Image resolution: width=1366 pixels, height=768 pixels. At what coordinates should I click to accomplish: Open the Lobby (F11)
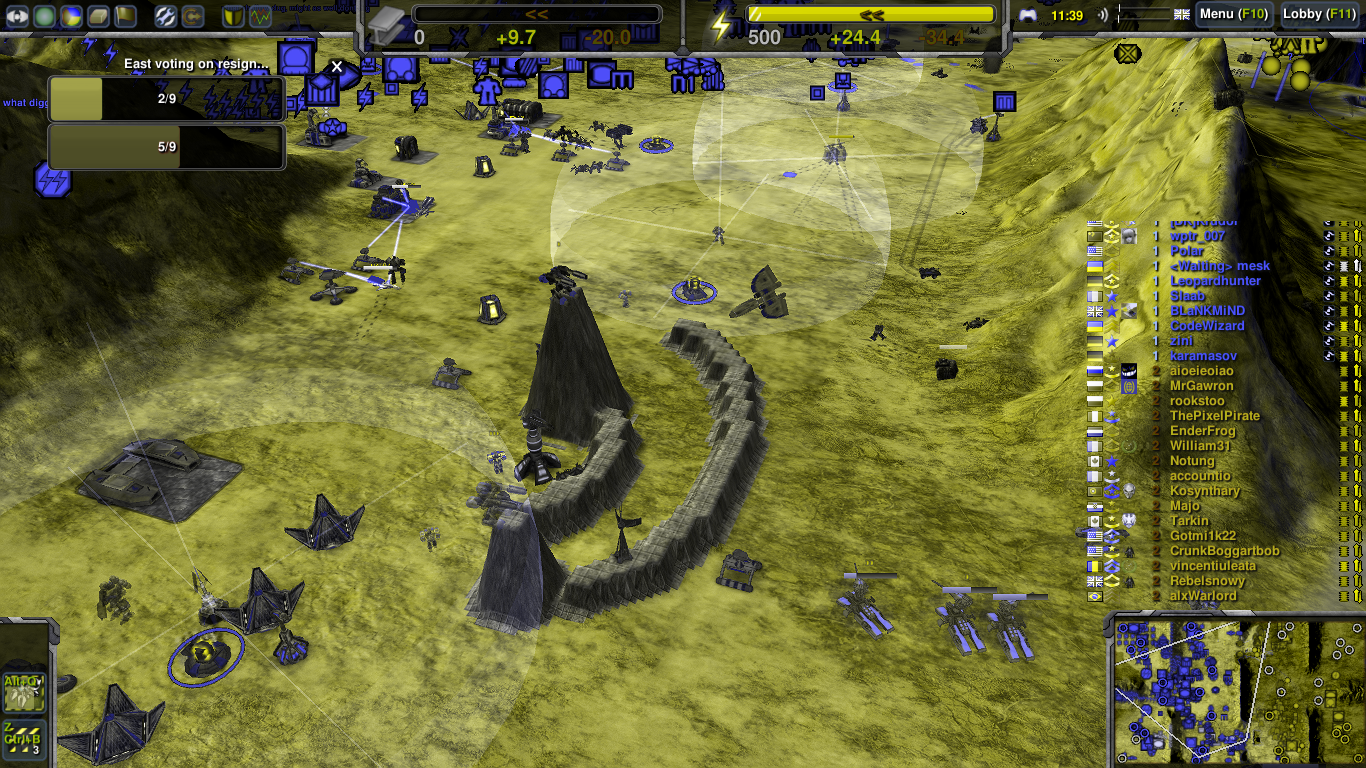(x=1317, y=14)
